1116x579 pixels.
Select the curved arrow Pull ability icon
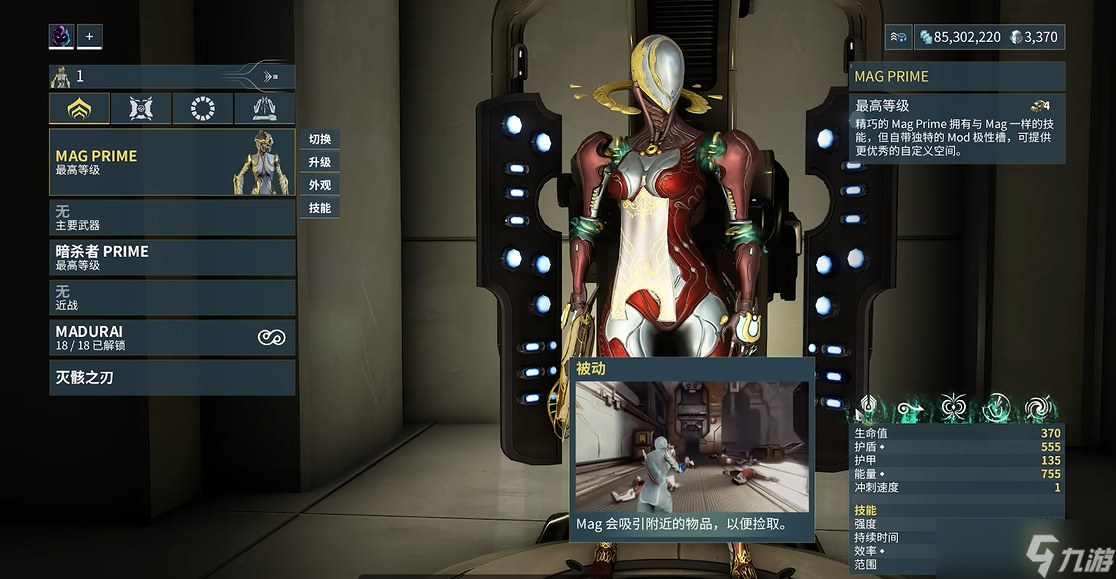click(911, 408)
